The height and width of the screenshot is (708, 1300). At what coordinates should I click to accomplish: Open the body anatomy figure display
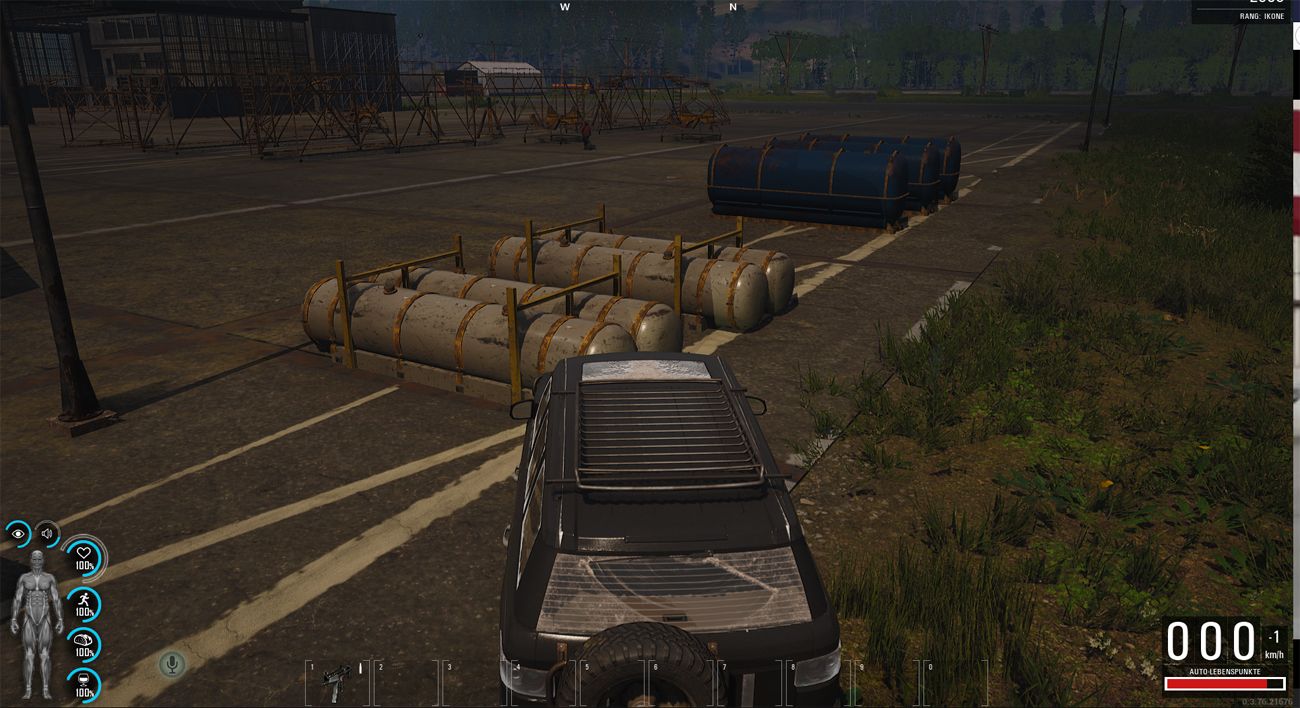[36, 622]
